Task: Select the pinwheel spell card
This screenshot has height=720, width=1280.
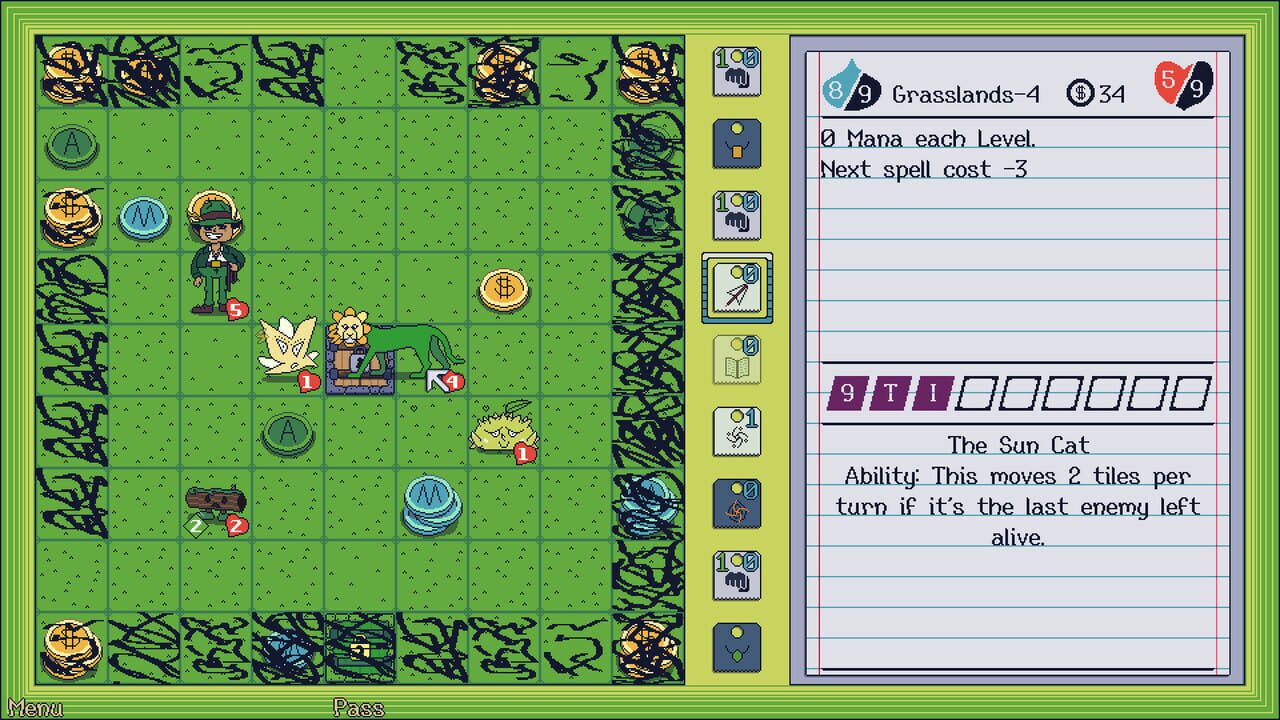Action: [x=736, y=432]
